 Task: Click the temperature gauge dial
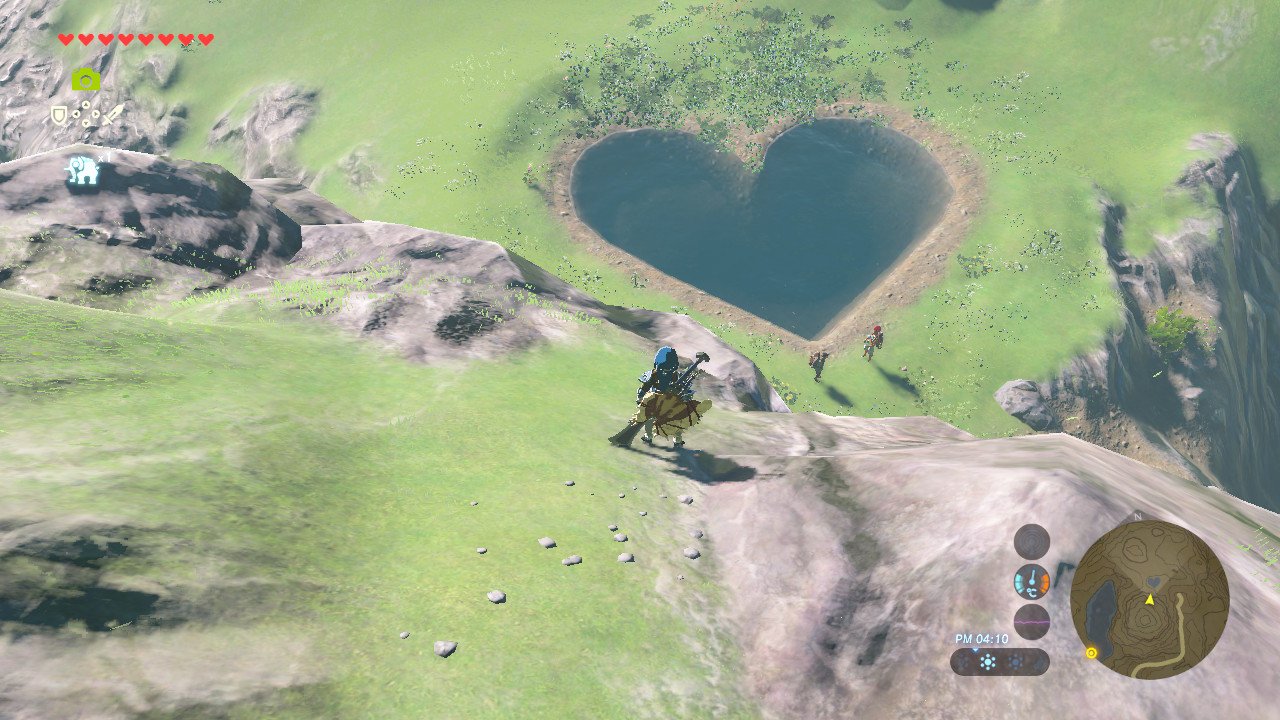1031,580
